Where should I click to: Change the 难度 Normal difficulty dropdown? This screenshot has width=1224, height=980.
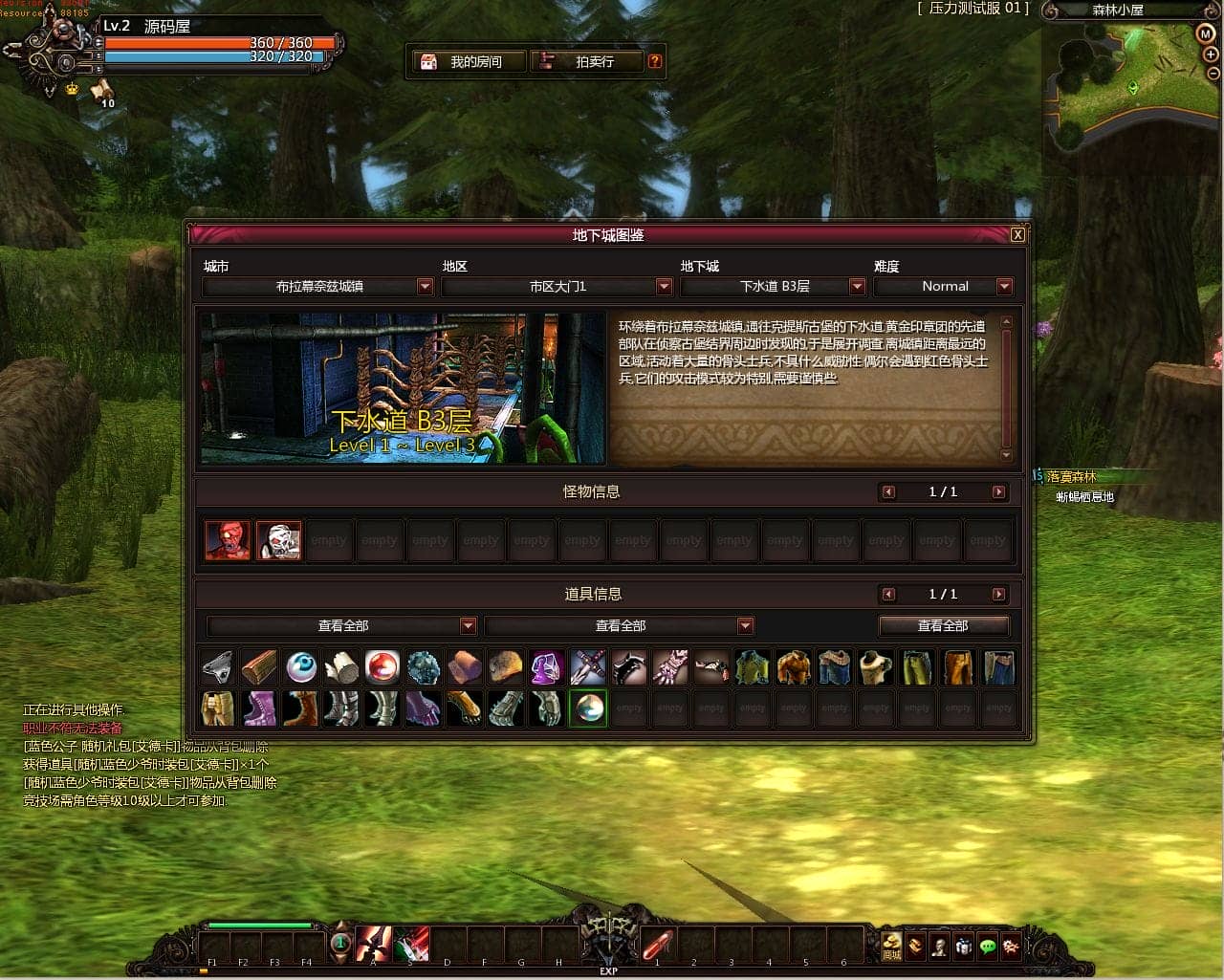pyautogui.click(x=1004, y=287)
